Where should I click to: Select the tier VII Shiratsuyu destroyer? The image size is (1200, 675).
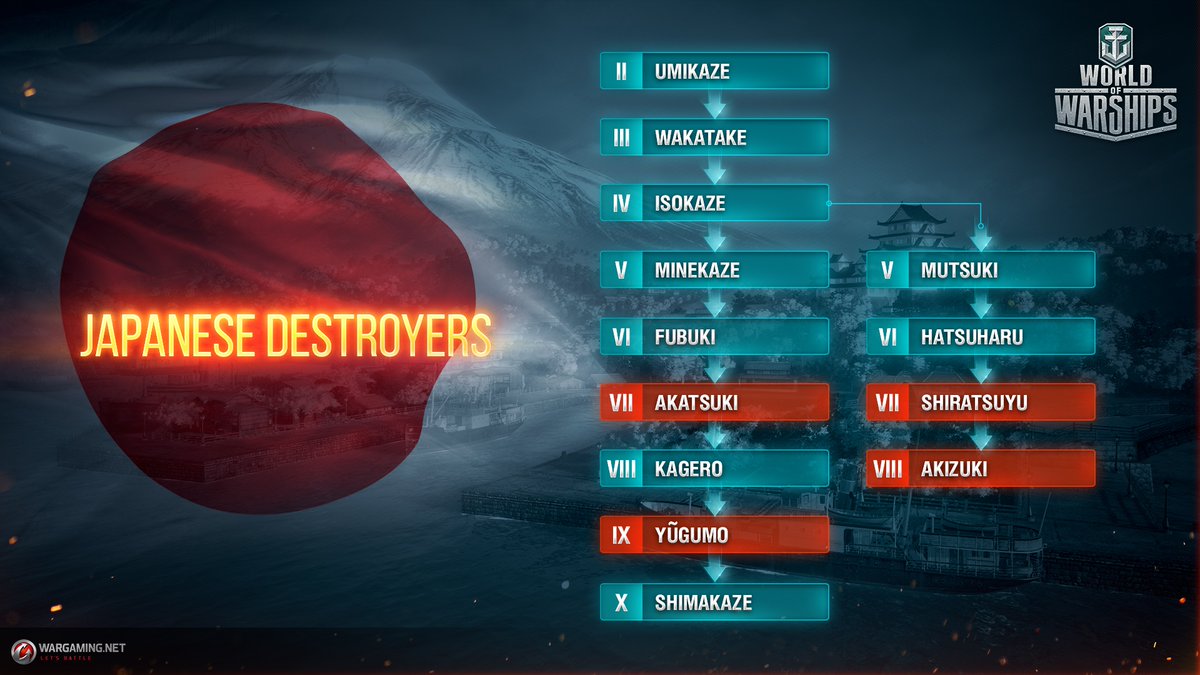[981, 402]
